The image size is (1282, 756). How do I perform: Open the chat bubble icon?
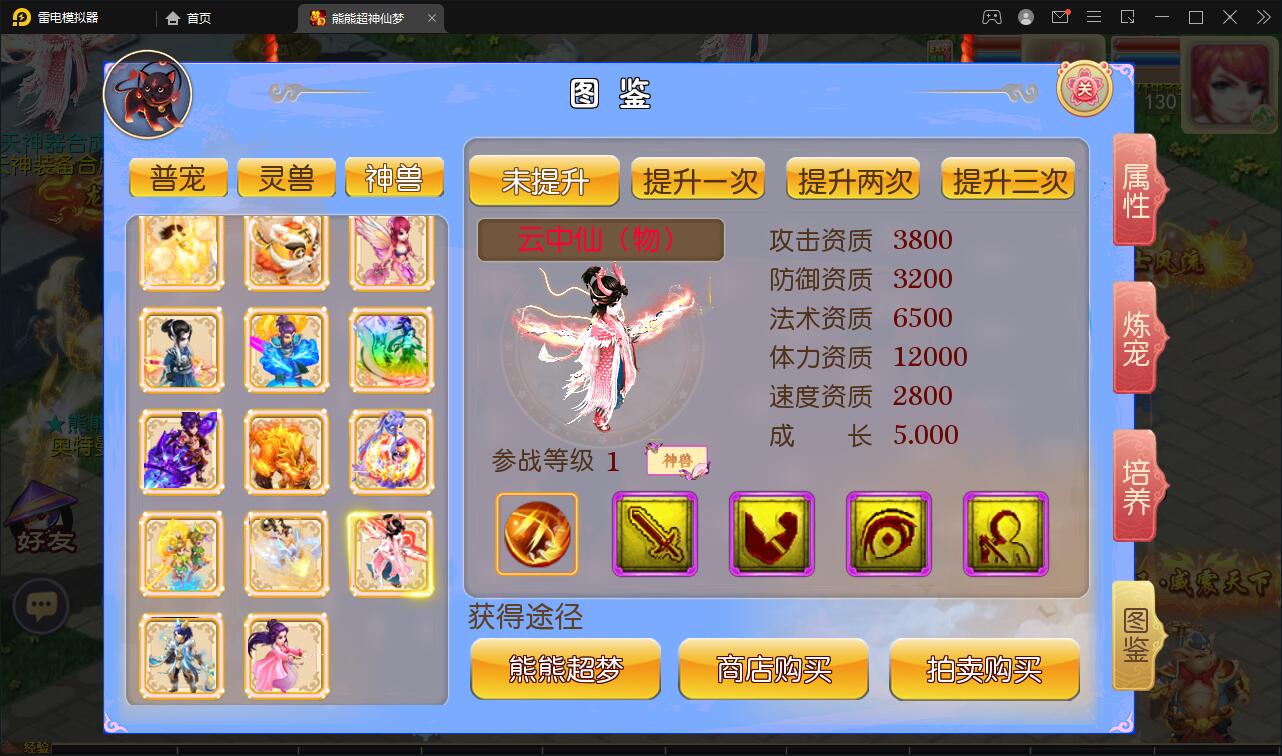click(x=41, y=607)
